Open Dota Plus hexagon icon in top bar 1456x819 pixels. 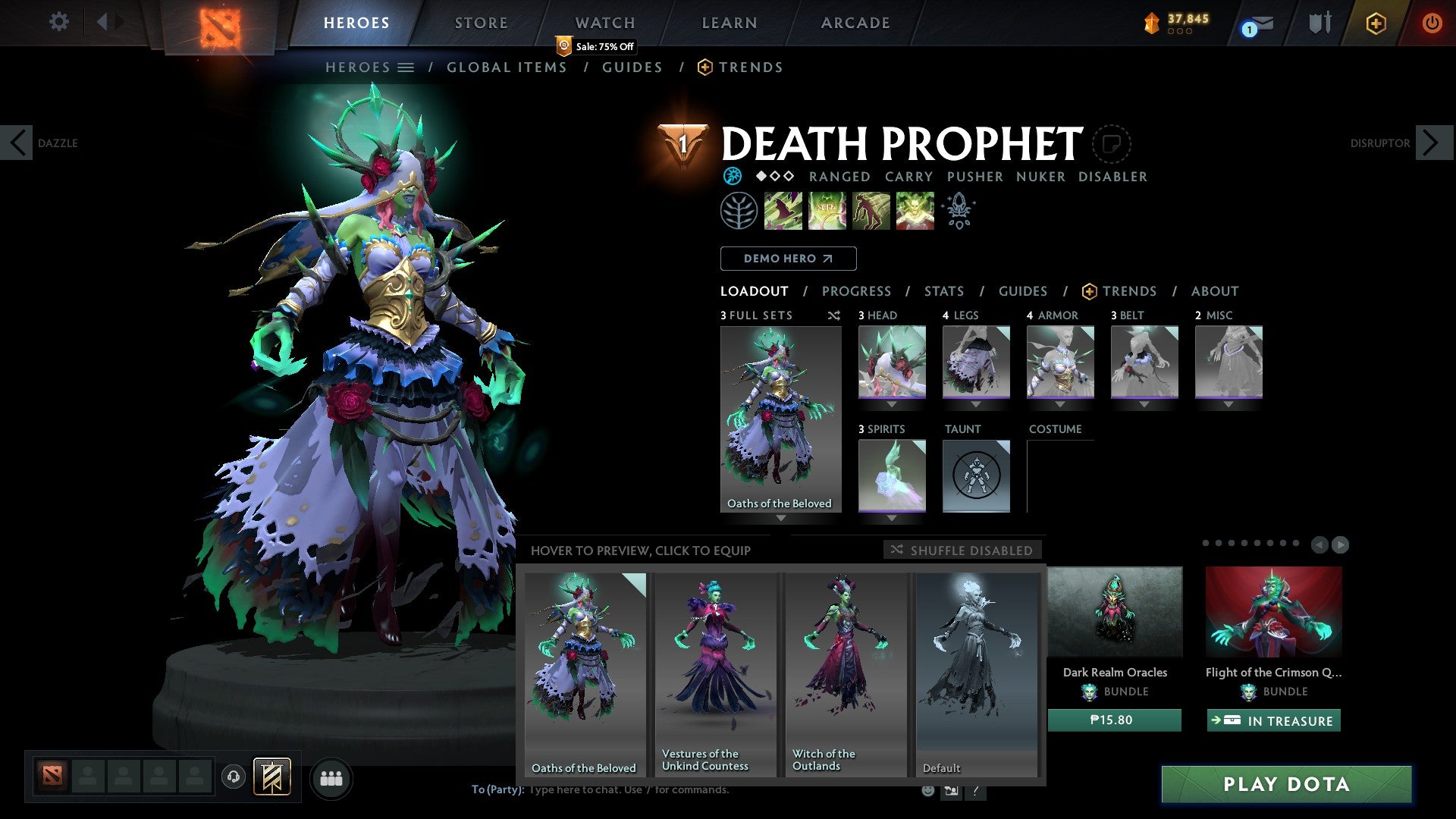coord(1376,23)
